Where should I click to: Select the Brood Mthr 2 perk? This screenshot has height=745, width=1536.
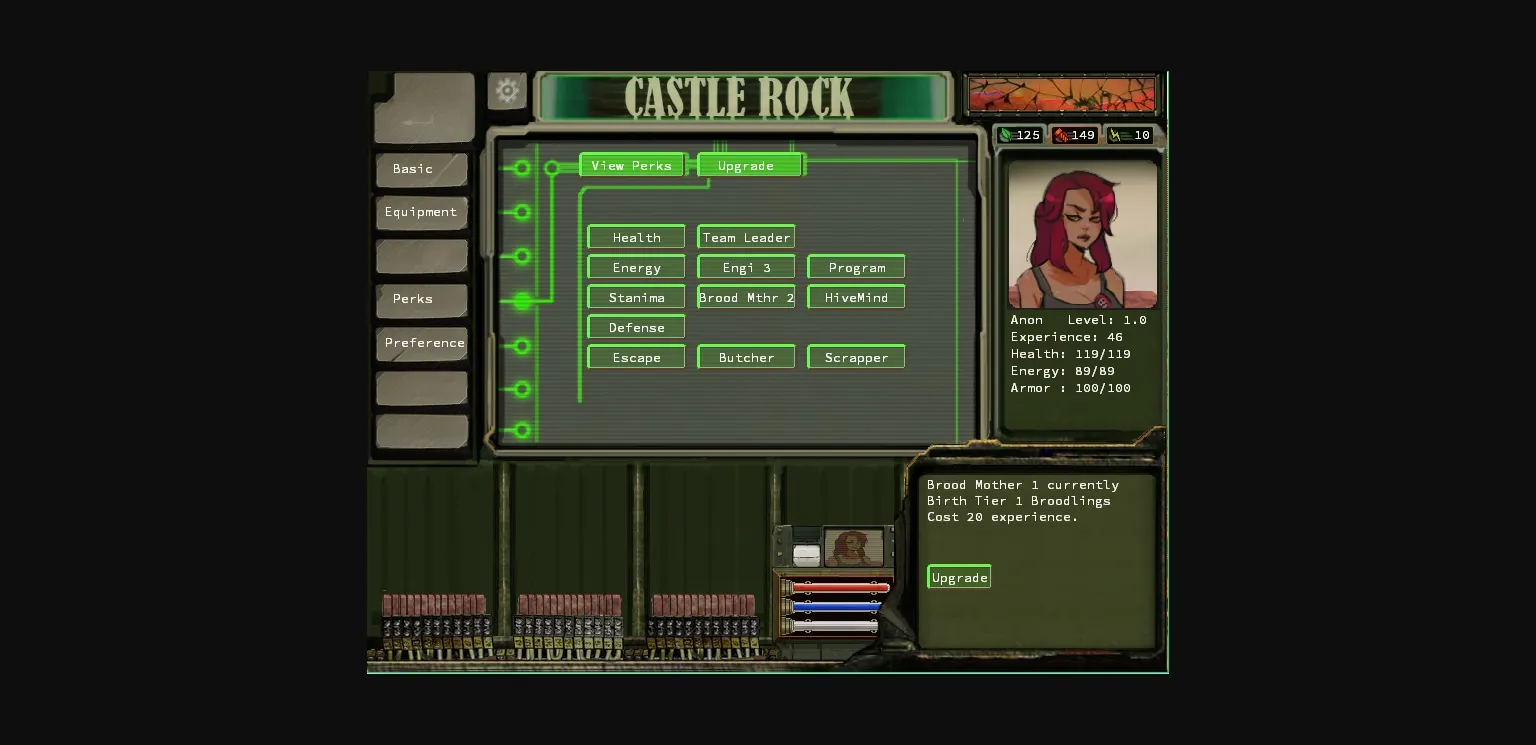click(745, 297)
